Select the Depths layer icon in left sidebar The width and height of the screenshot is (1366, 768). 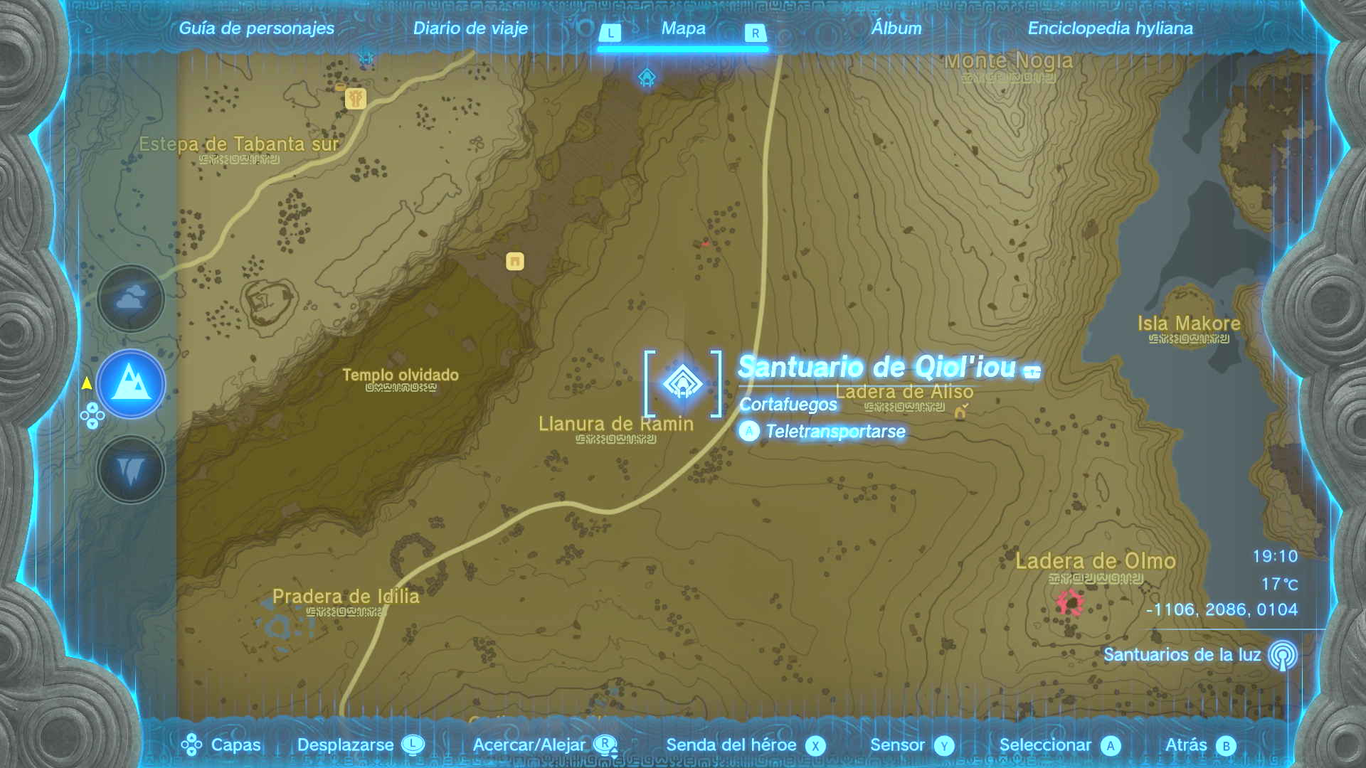click(130, 468)
